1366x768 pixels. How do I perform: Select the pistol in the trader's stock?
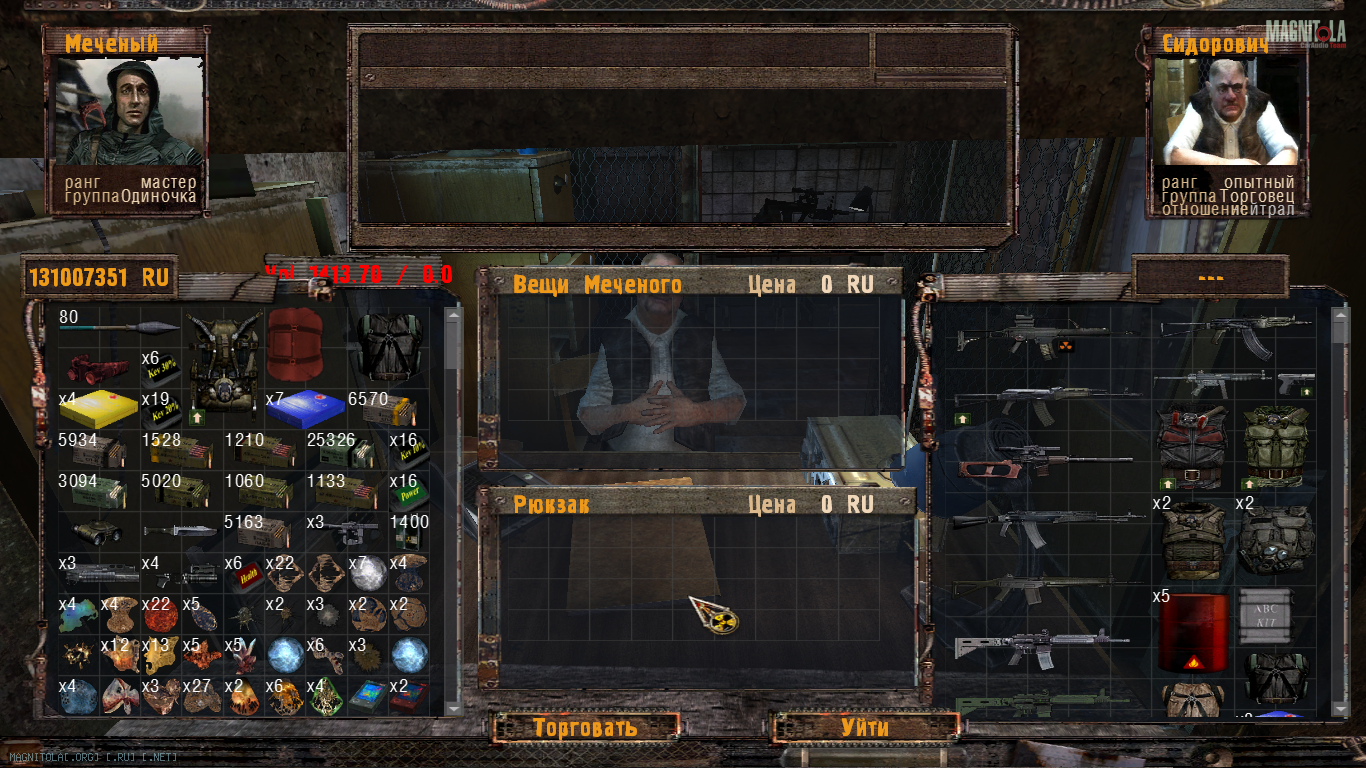pos(1296,383)
